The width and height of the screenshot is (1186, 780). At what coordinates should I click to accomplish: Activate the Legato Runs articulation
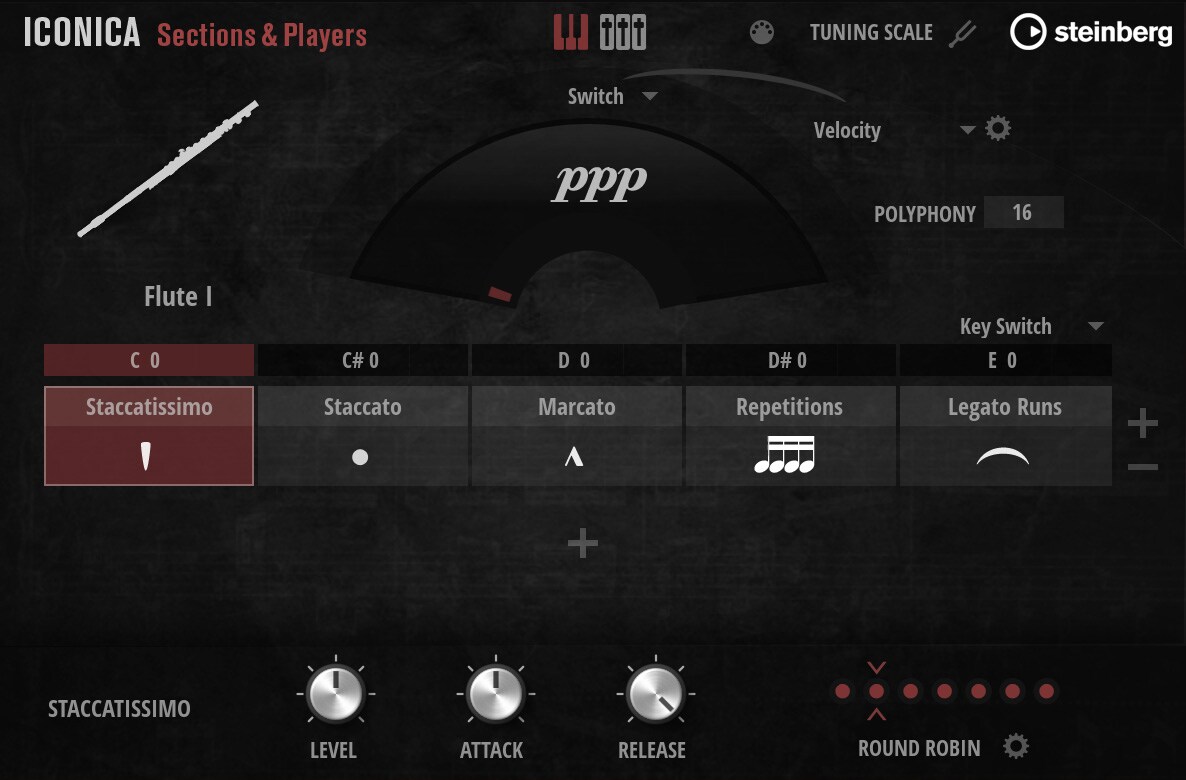(1004, 436)
